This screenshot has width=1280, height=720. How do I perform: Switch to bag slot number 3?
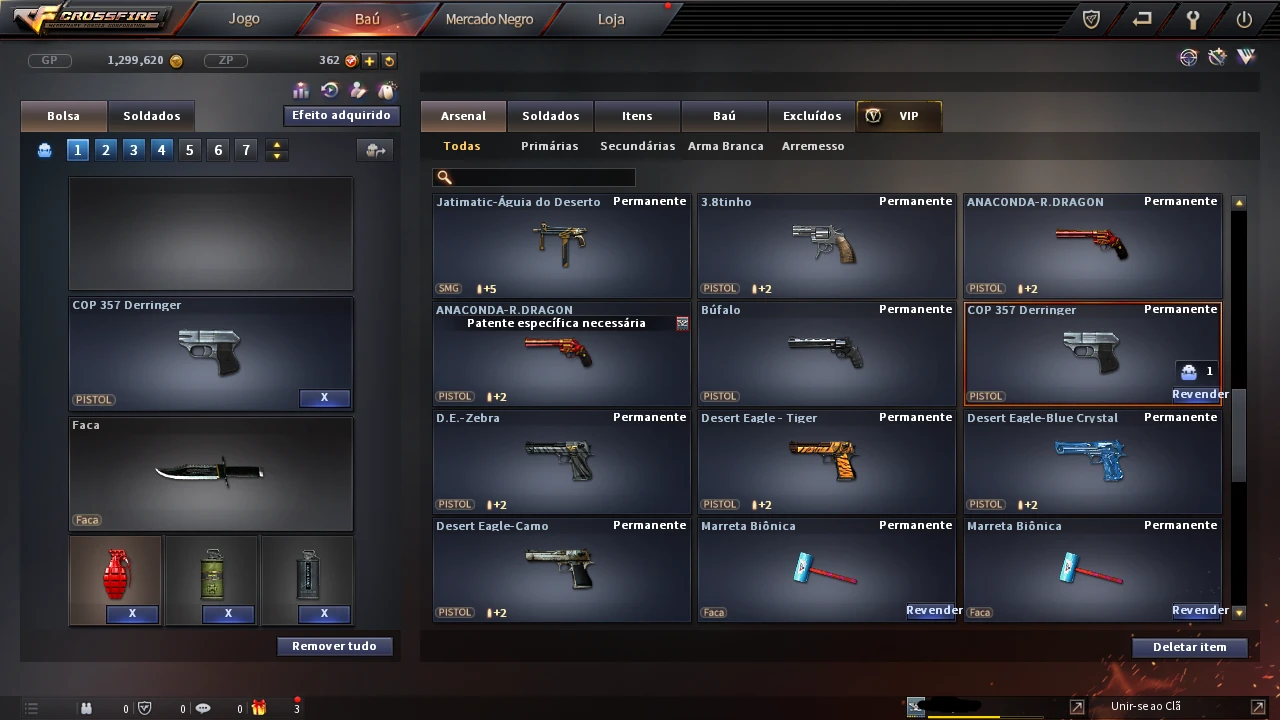(x=133, y=150)
